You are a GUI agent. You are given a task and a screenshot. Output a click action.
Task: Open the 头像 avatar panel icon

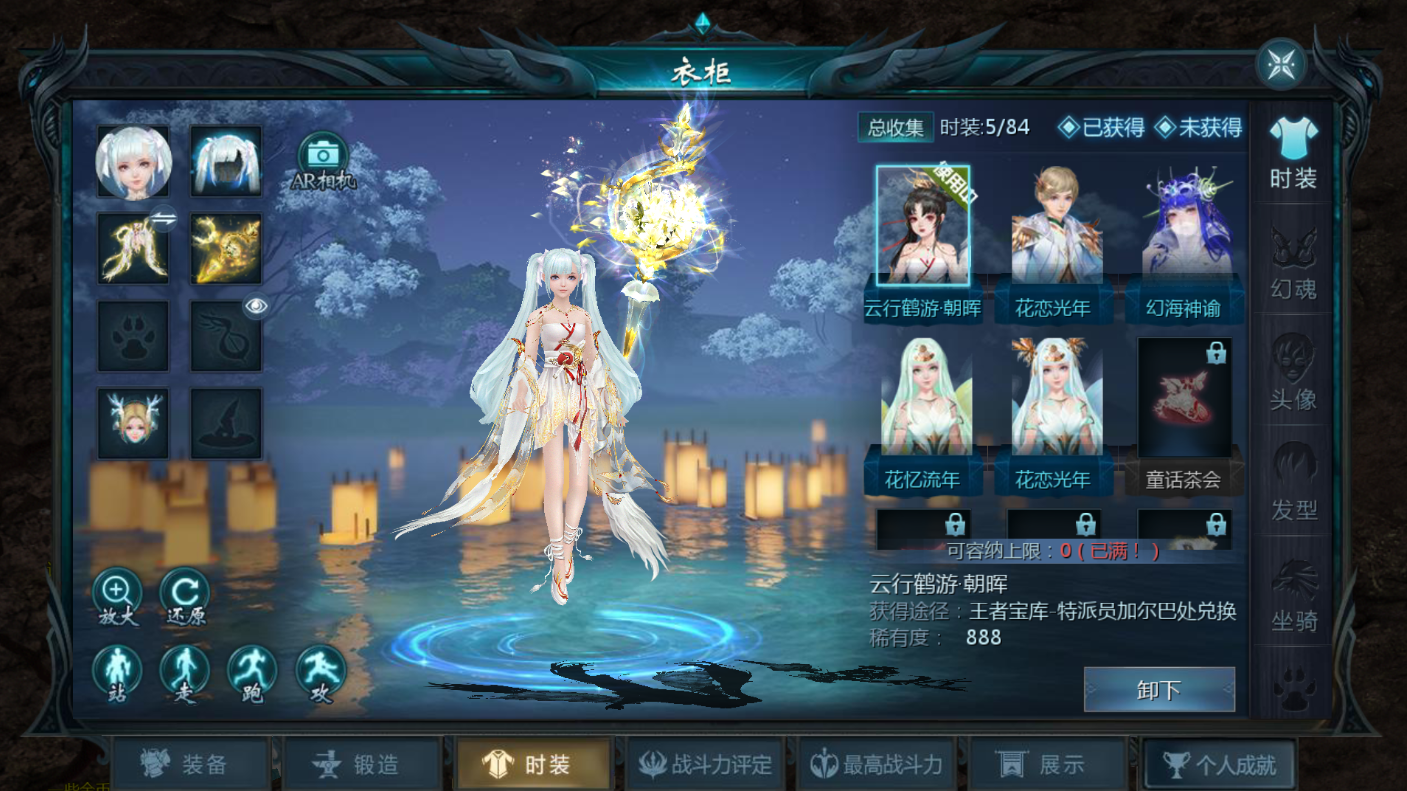[x=1291, y=375]
